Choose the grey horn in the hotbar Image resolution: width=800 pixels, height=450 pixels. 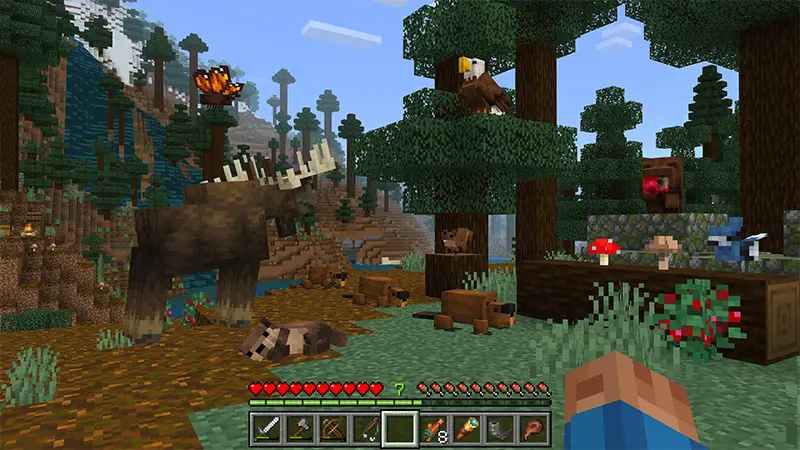[x=499, y=428]
